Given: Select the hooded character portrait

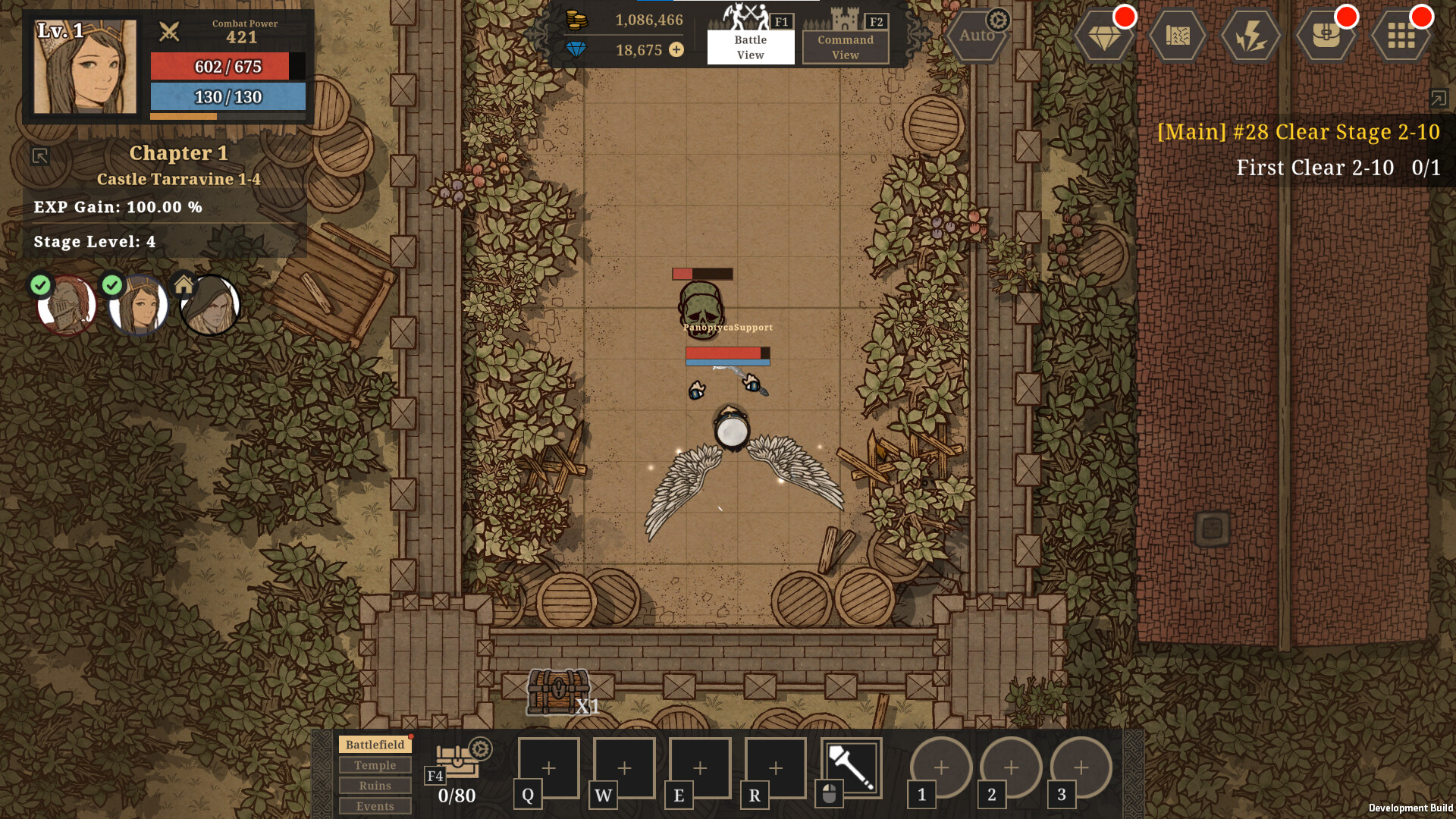Looking at the screenshot, I should 210,305.
